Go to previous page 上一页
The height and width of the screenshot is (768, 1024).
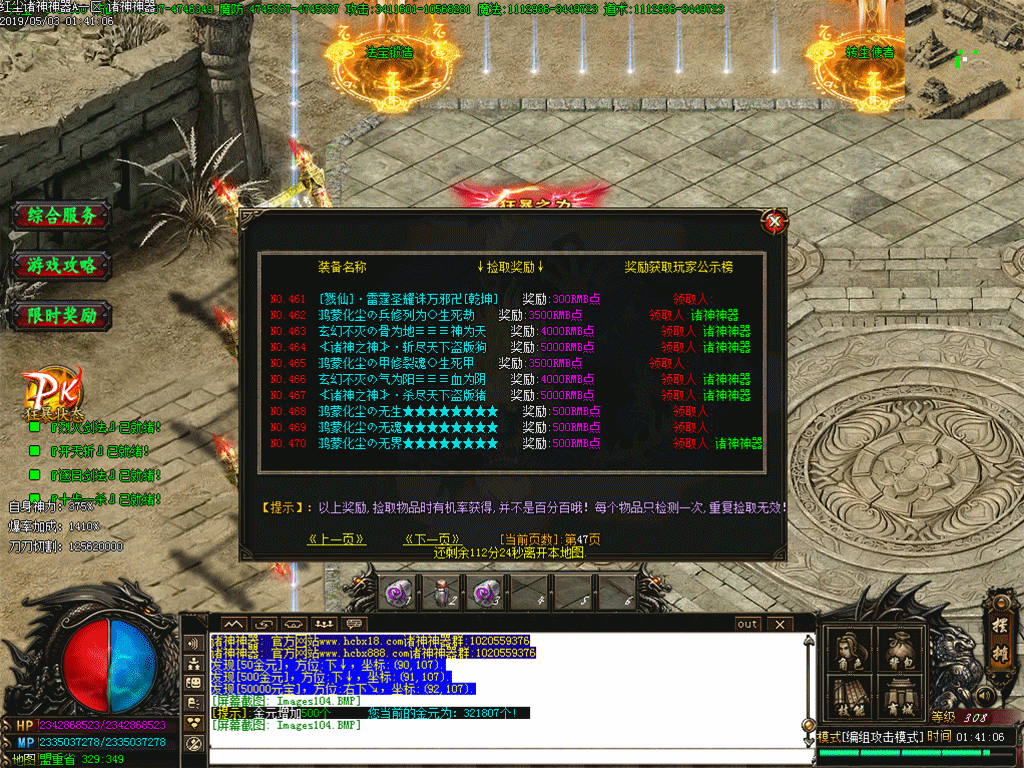[336, 539]
